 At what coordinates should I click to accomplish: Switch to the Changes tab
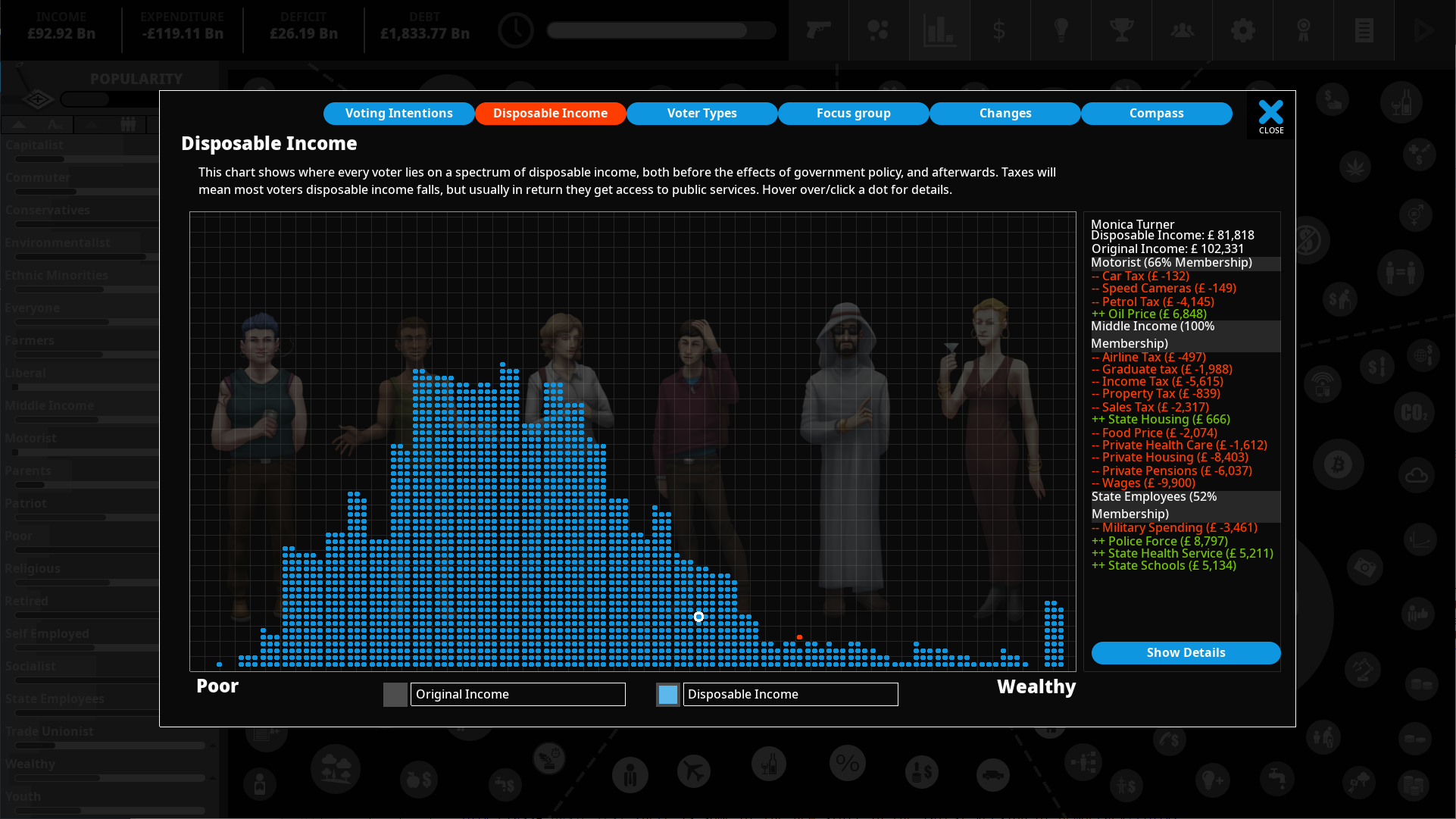coord(1005,114)
